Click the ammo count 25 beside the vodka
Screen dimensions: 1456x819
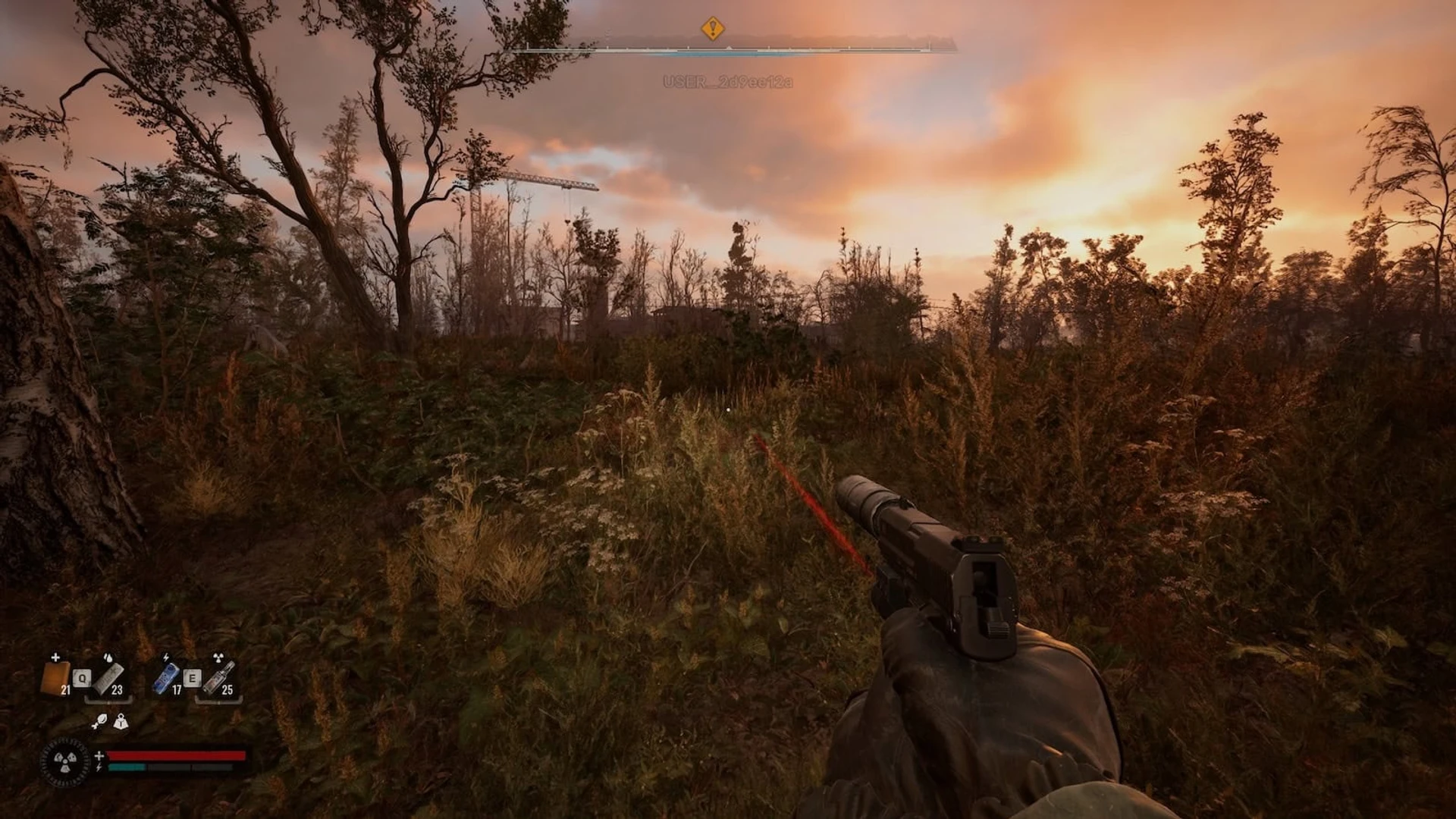227,689
